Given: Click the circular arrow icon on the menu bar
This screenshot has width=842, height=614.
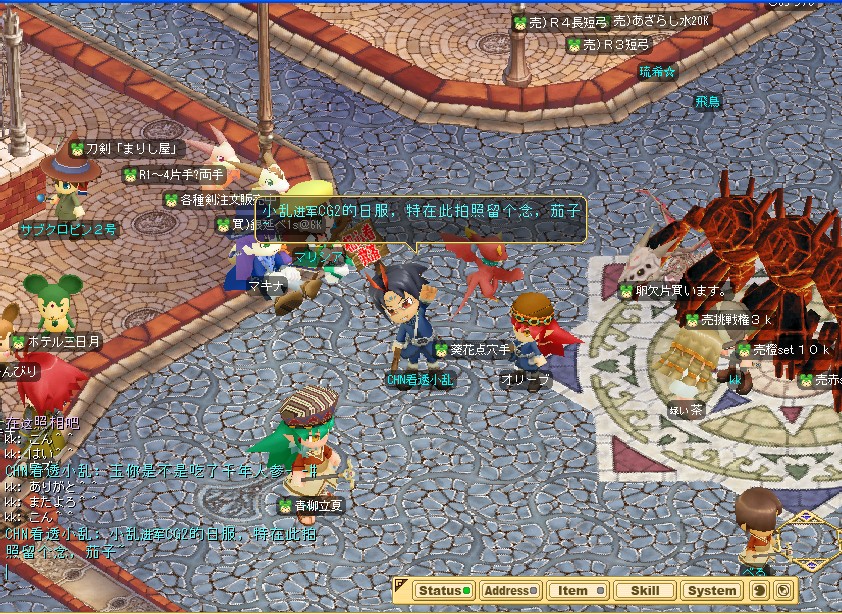Looking at the screenshot, I should [x=784, y=590].
